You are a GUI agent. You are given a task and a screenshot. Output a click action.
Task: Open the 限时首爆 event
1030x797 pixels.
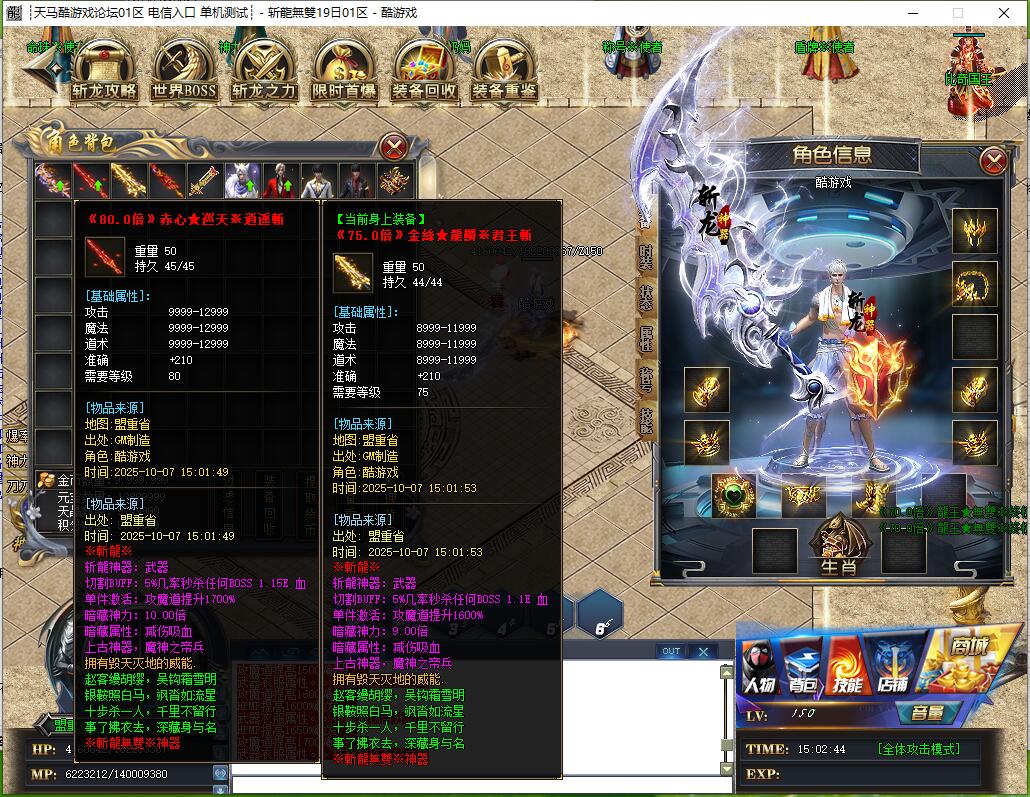(344, 72)
